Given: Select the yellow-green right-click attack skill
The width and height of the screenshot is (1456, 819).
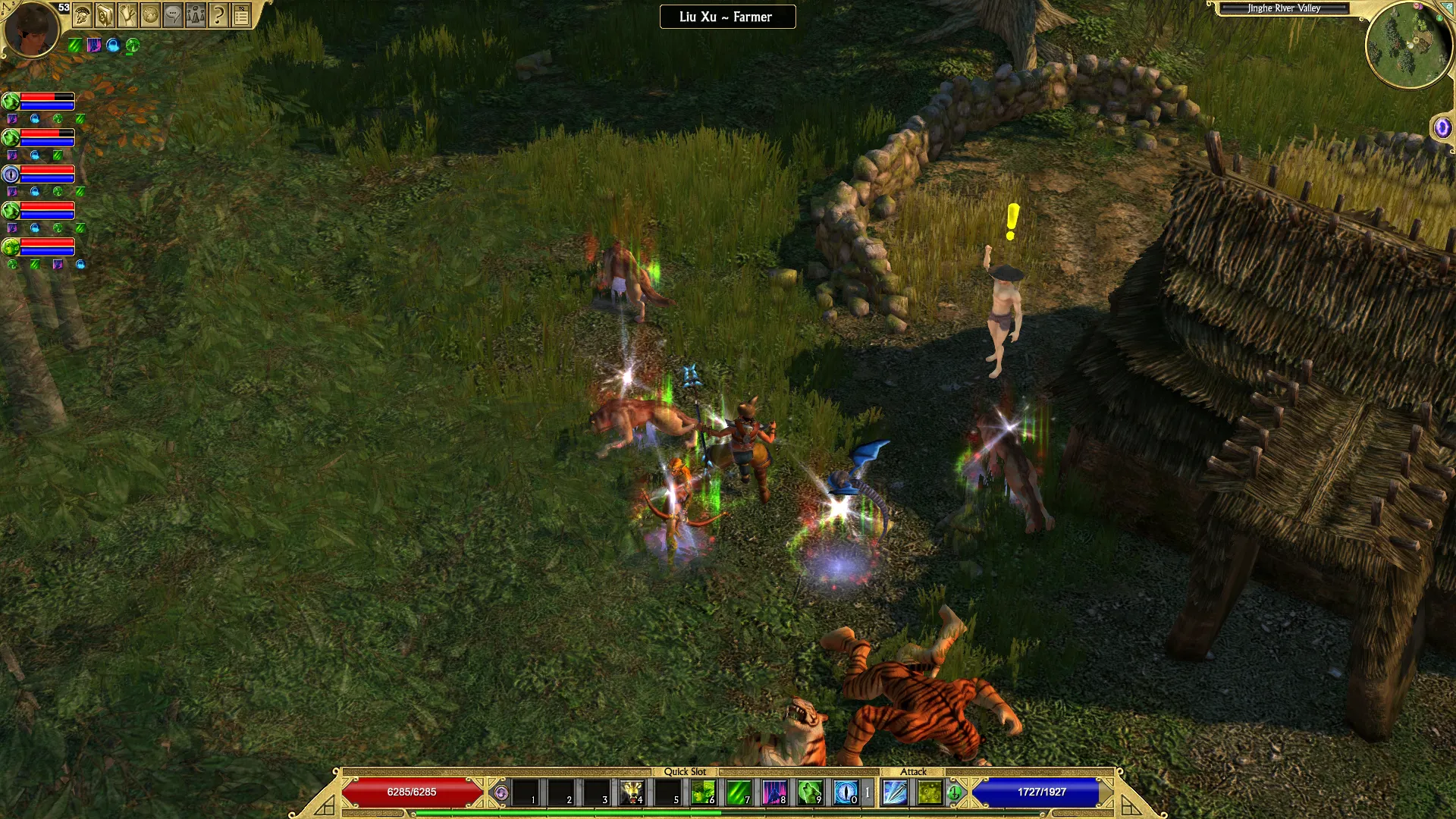Looking at the screenshot, I should coord(930,792).
